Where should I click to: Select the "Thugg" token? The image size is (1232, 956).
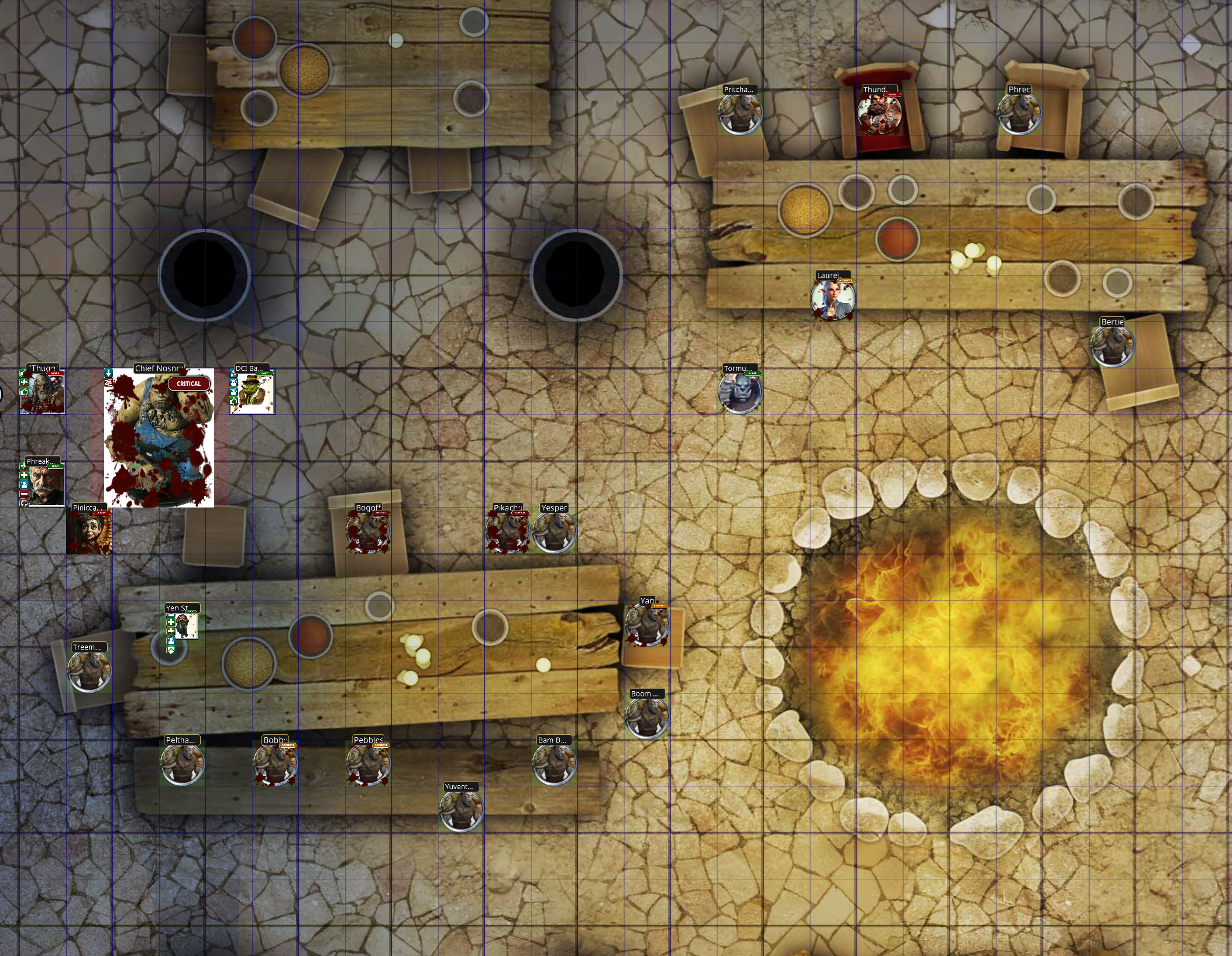(43, 392)
